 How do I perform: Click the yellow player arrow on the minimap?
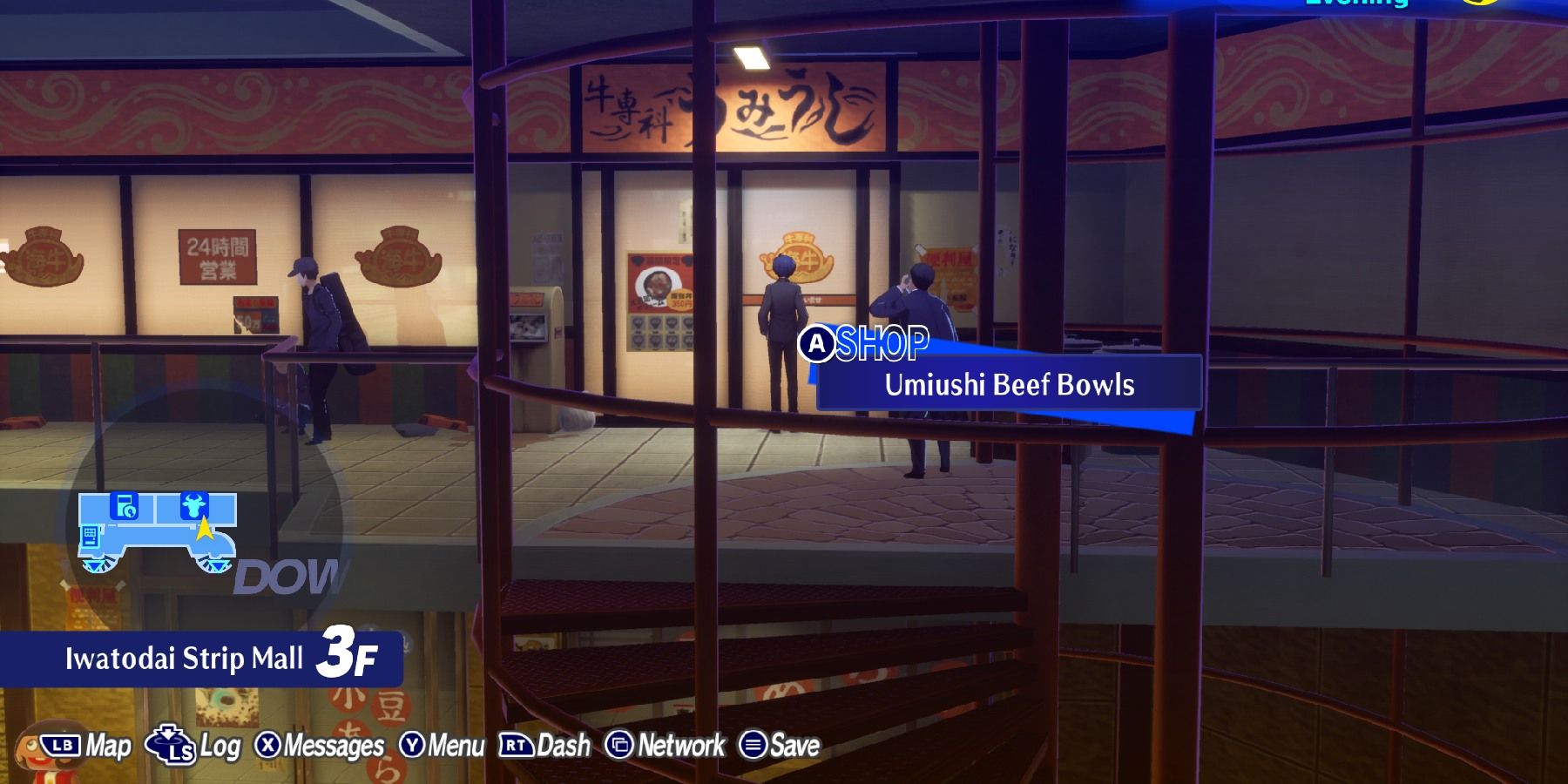click(204, 528)
